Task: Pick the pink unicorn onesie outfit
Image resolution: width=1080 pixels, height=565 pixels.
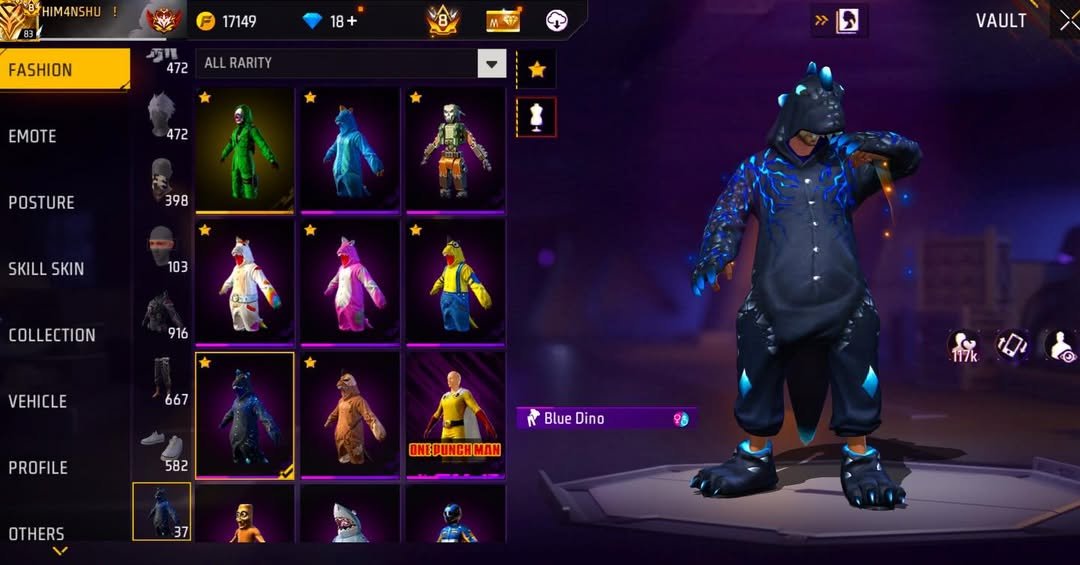Action: pos(350,281)
